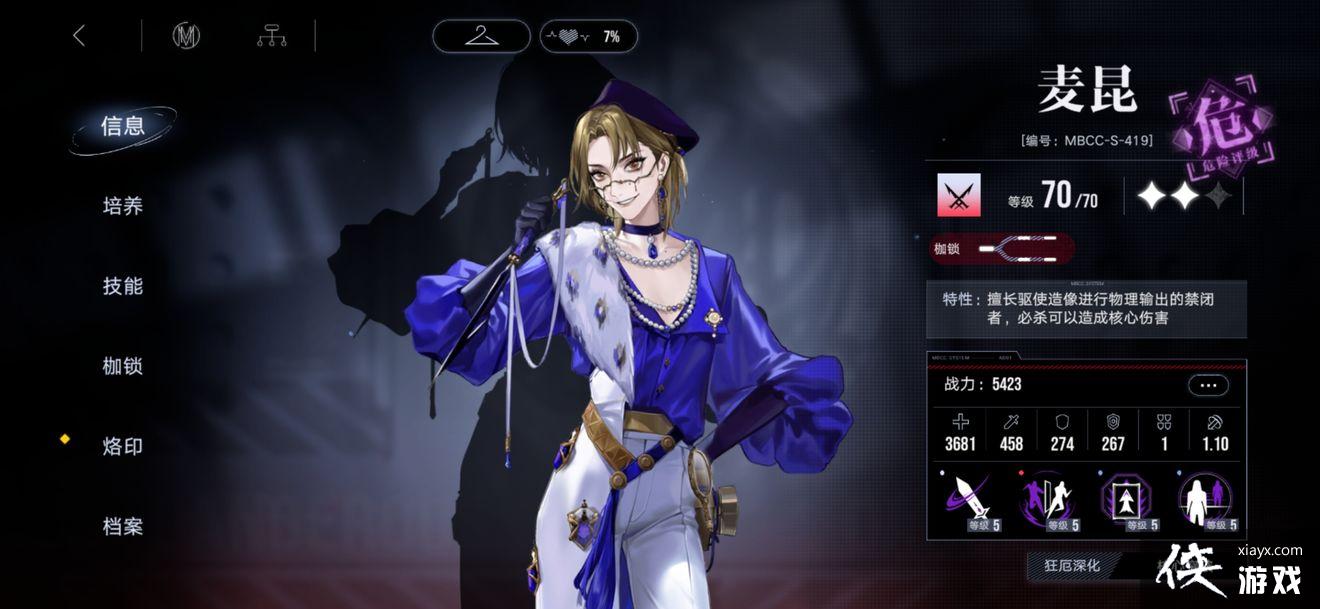Switch to the 培养 tab

tap(123, 207)
